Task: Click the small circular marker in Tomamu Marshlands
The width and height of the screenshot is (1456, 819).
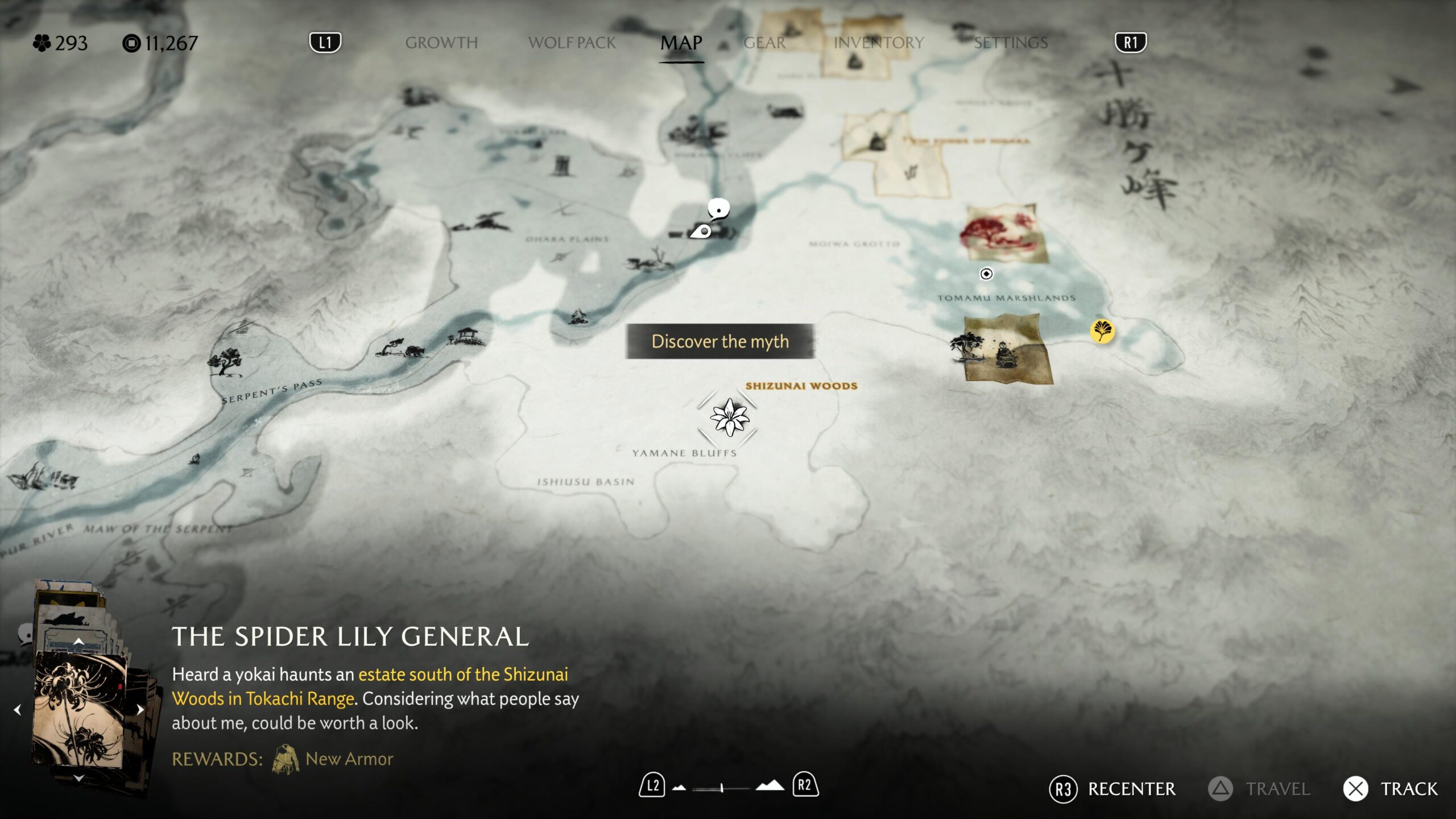Action: click(986, 274)
